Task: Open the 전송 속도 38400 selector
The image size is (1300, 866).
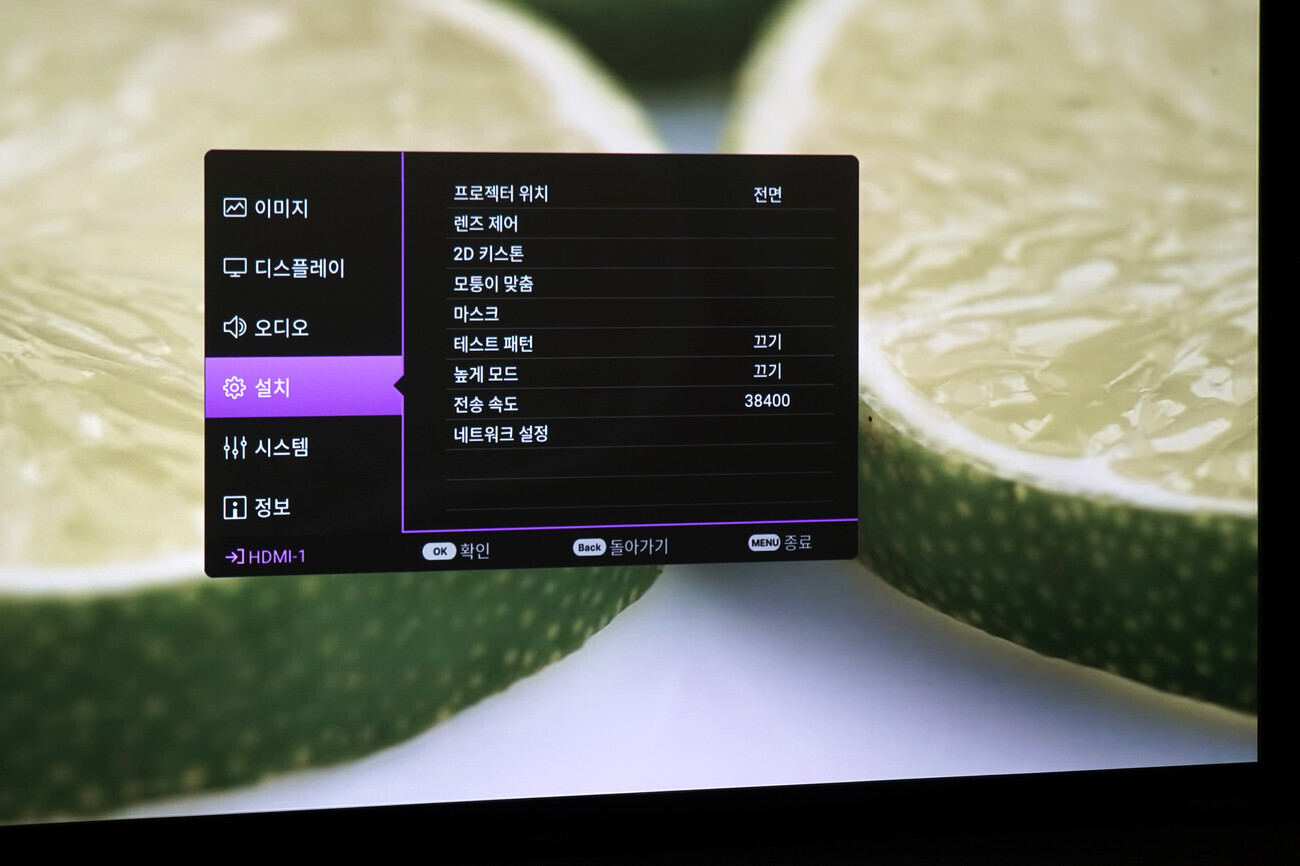Action: (x=764, y=401)
